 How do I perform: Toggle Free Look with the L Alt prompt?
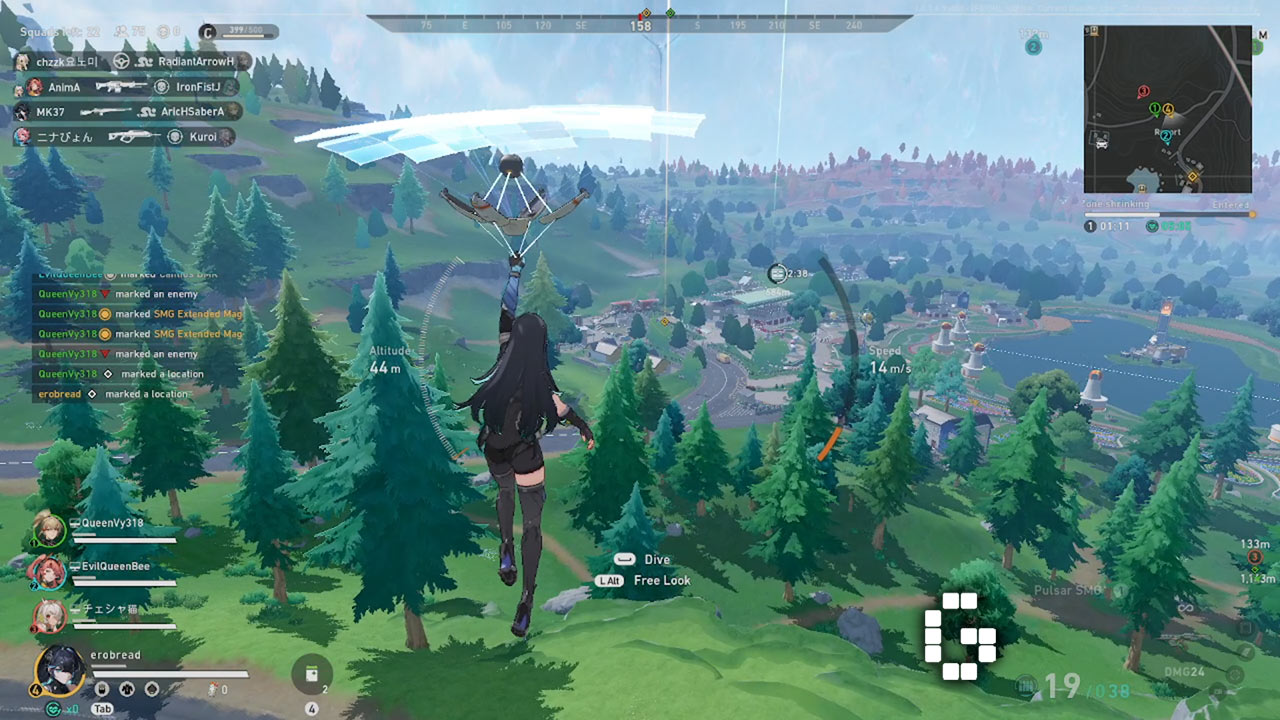(x=610, y=579)
